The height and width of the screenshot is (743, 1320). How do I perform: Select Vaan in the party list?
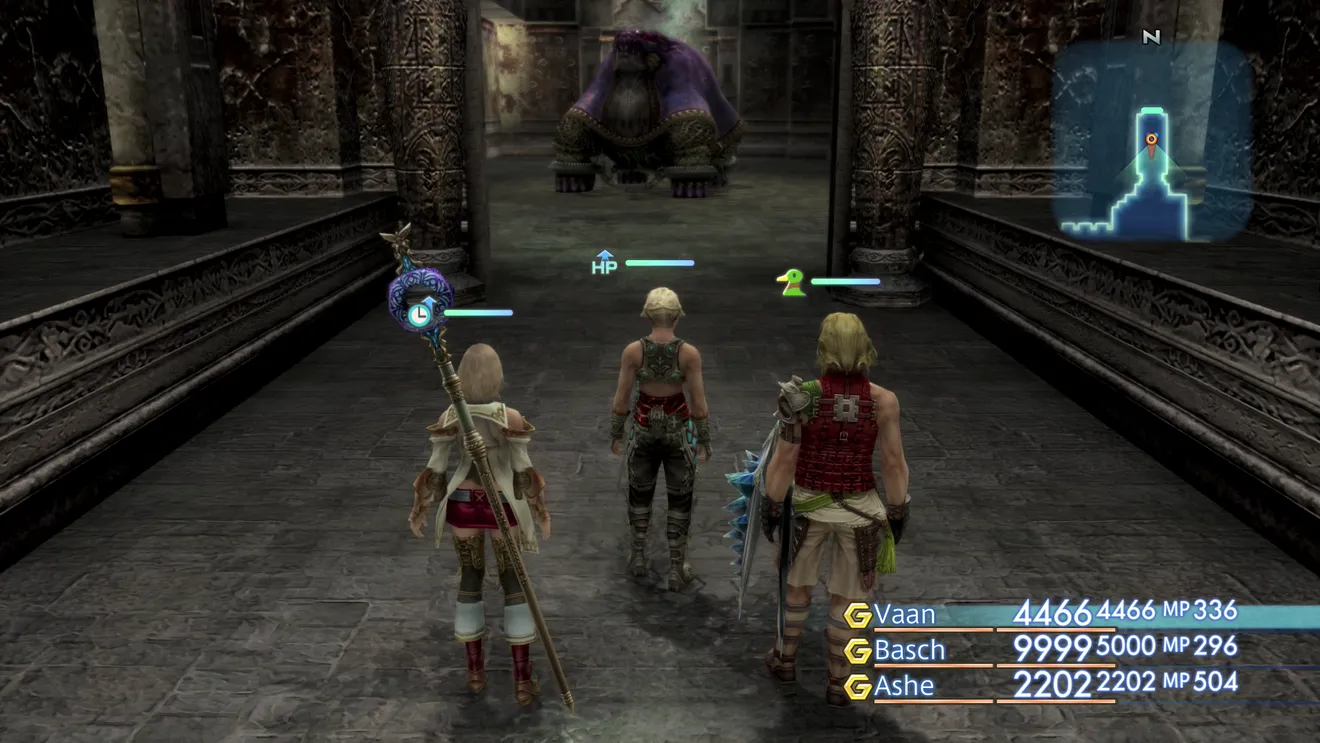pyautogui.click(x=905, y=613)
